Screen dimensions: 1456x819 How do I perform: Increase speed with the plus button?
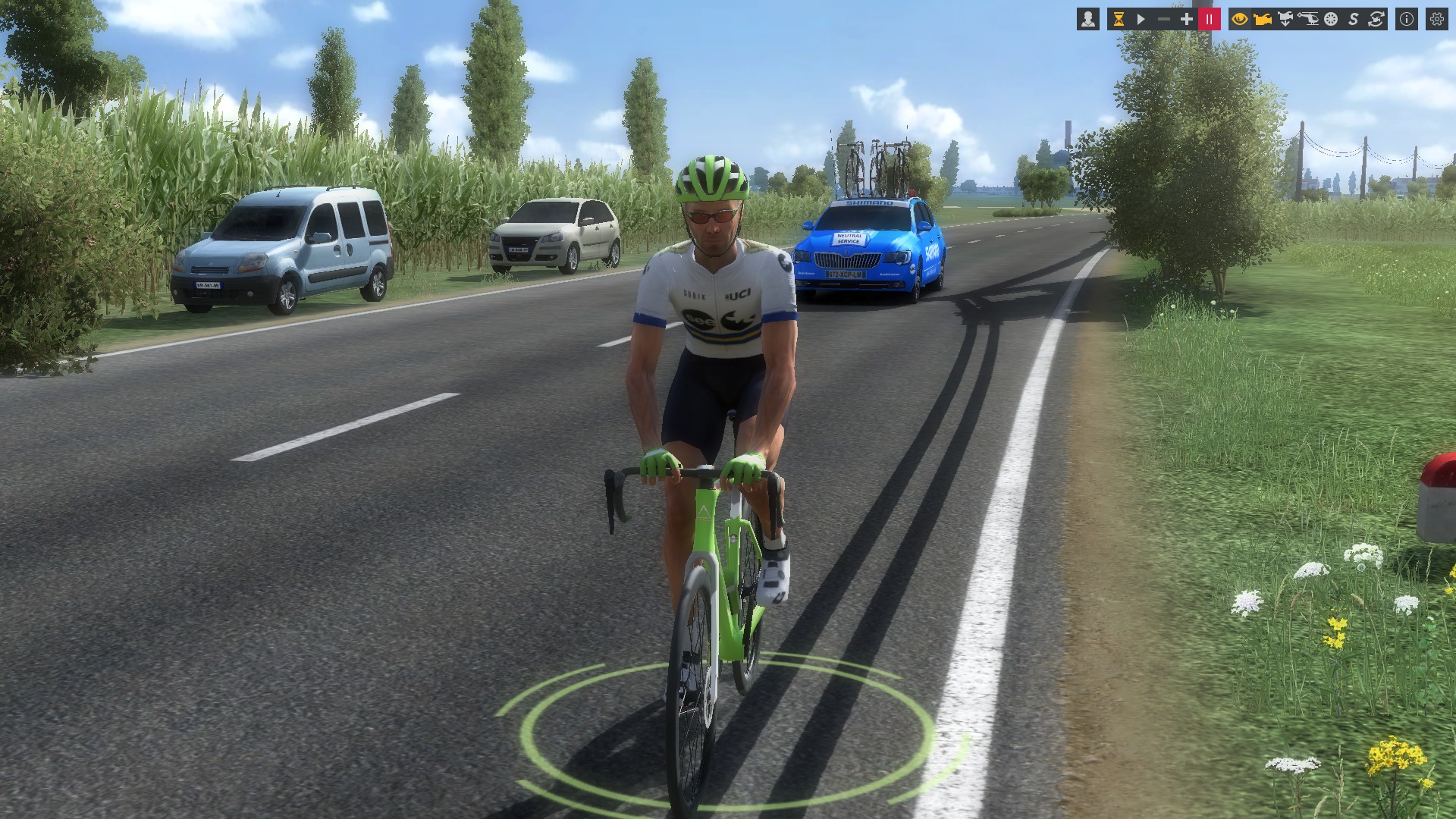(x=1187, y=20)
